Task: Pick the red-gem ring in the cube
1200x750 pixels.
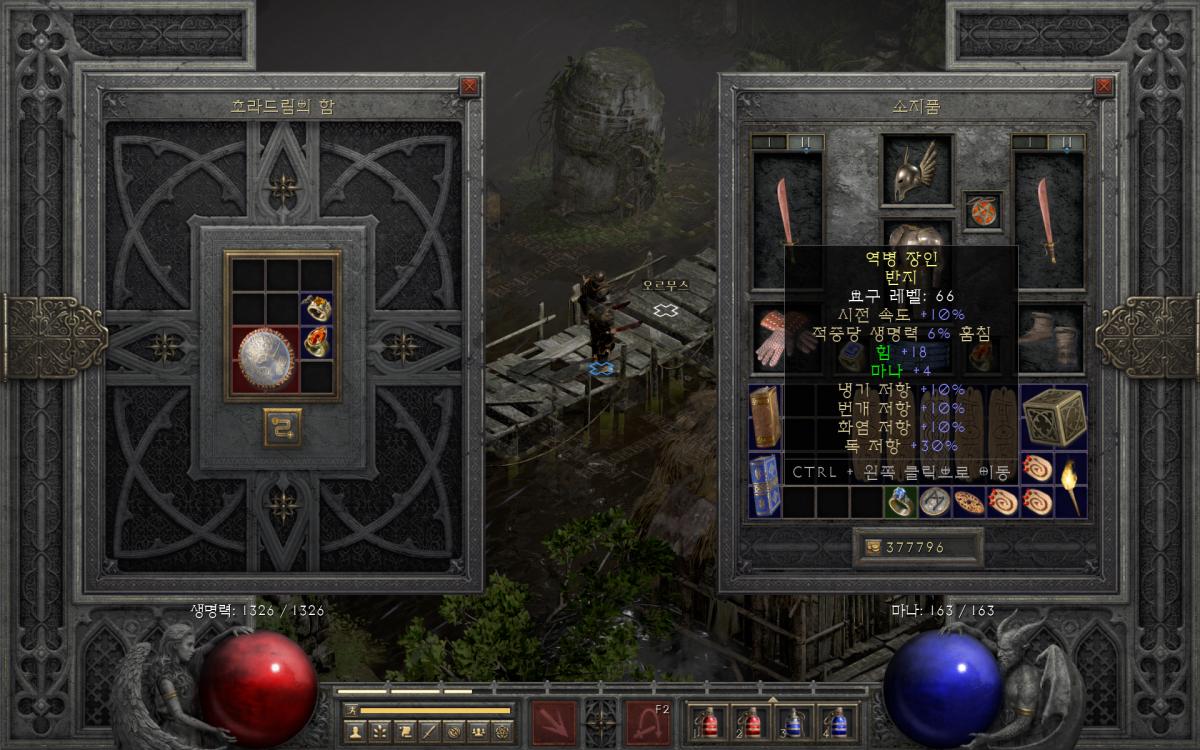Action: (317, 342)
